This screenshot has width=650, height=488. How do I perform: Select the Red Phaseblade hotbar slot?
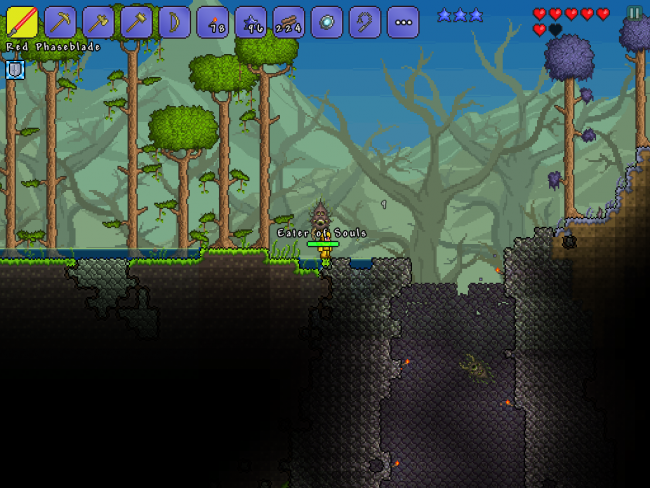click(x=22, y=22)
